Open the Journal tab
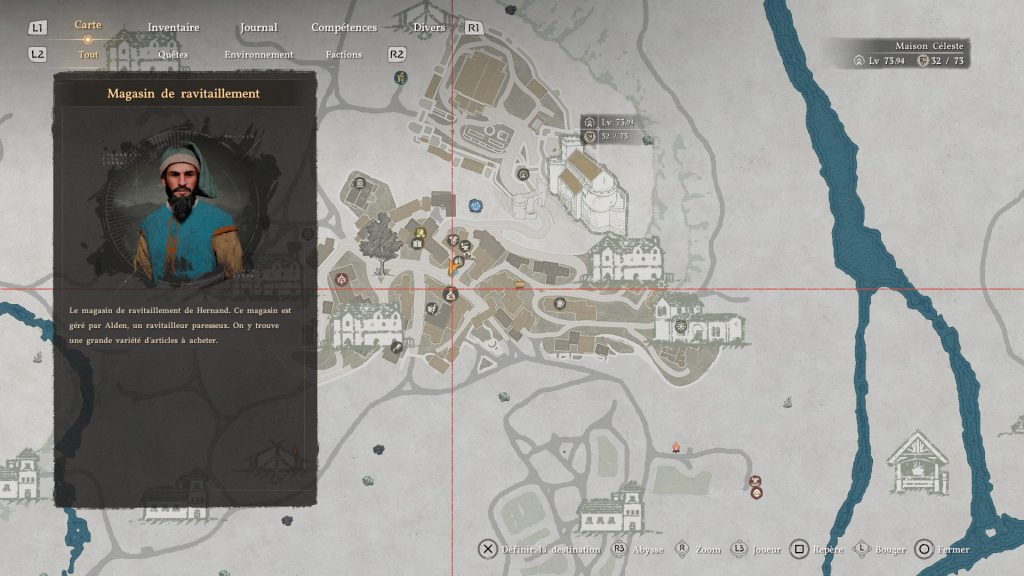 coord(259,28)
